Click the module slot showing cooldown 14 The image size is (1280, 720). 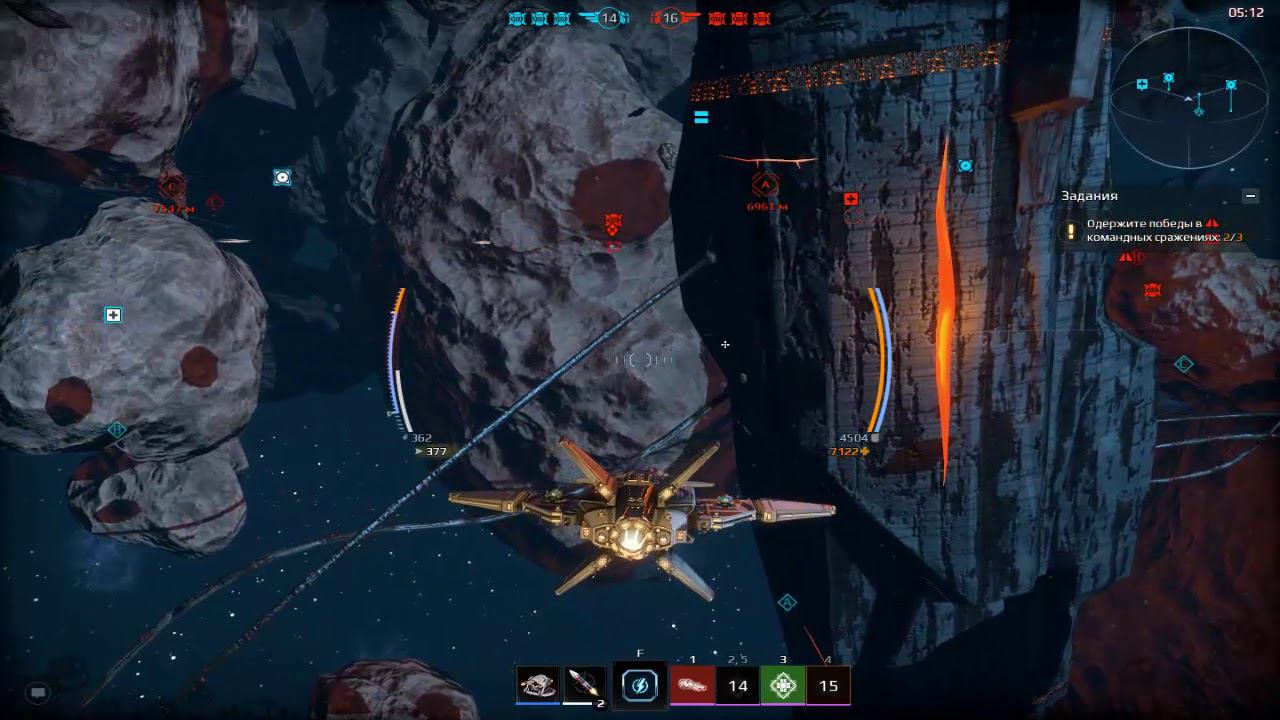[x=738, y=685]
